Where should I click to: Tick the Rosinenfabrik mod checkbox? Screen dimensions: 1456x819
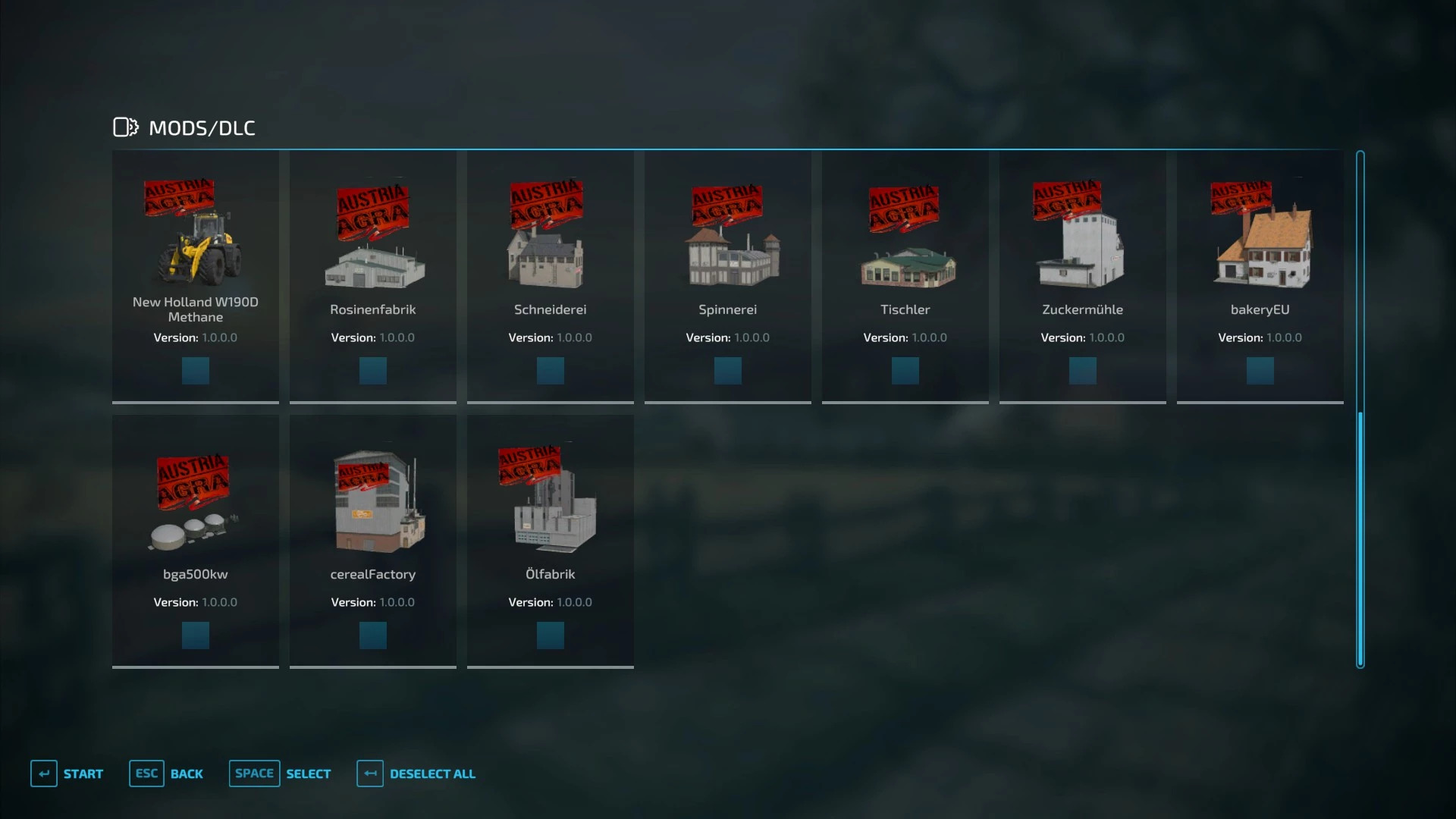click(x=372, y=371)
